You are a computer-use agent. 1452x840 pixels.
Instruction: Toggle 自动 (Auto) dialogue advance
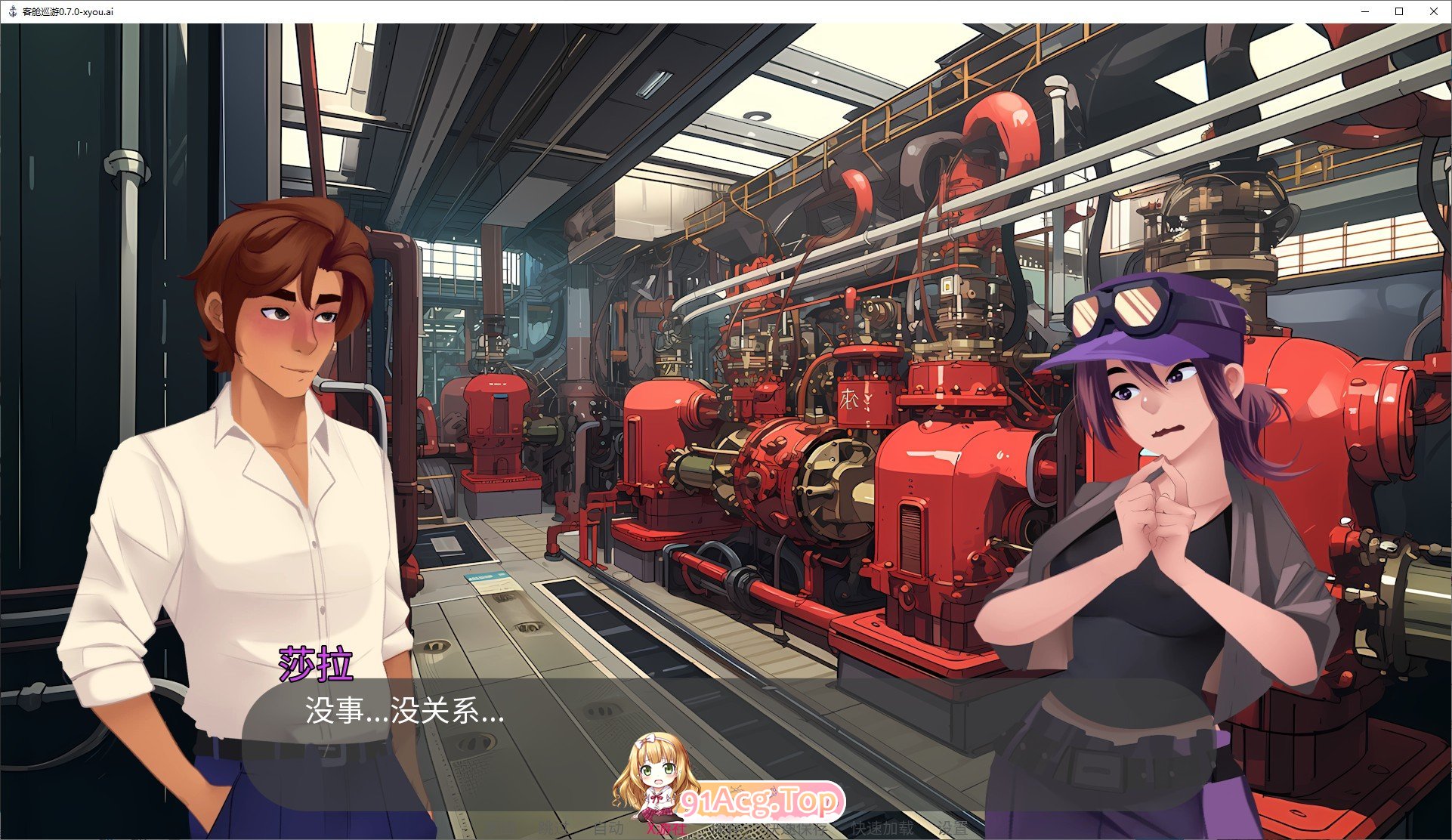pyautogui.click(x=608, y=828)
